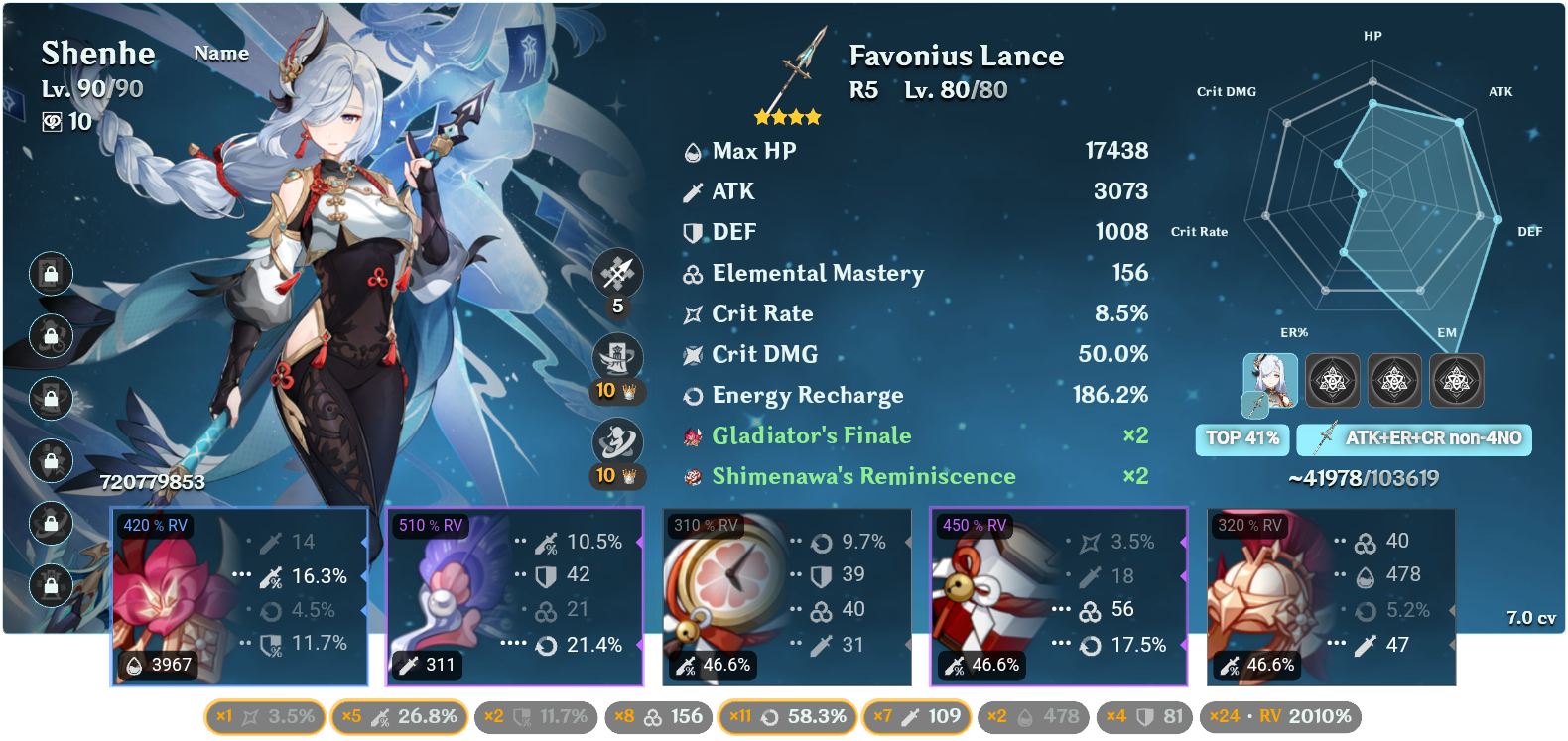This screenshot has width=1568, height=741.
Task: Click the Max HP droplet icon
Action: tap(691, 151)
